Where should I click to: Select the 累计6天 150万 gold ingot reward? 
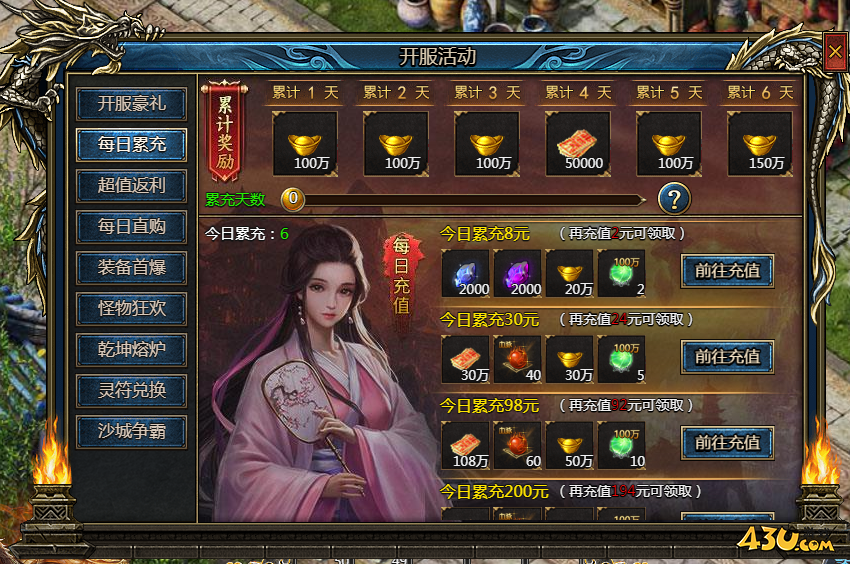[759, 144]
